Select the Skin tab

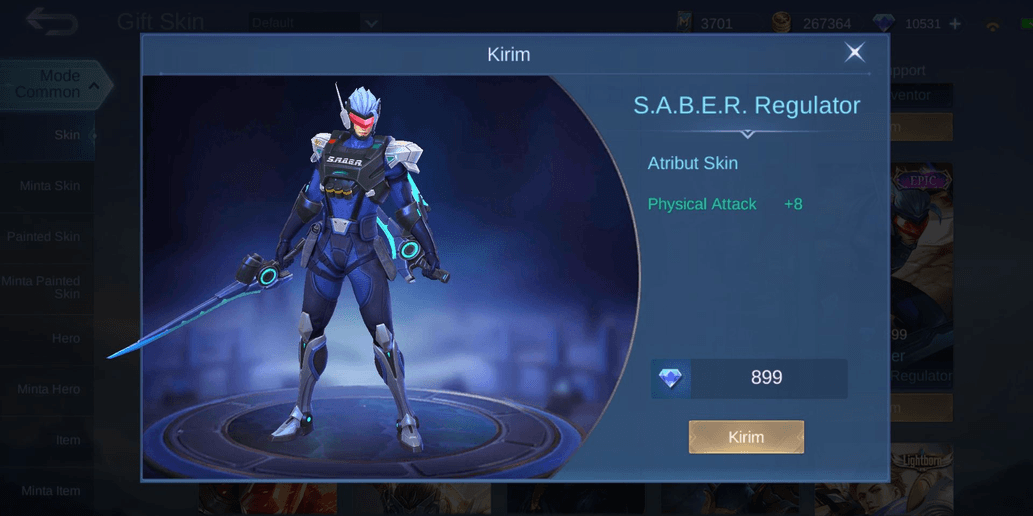tap(66, 135)
